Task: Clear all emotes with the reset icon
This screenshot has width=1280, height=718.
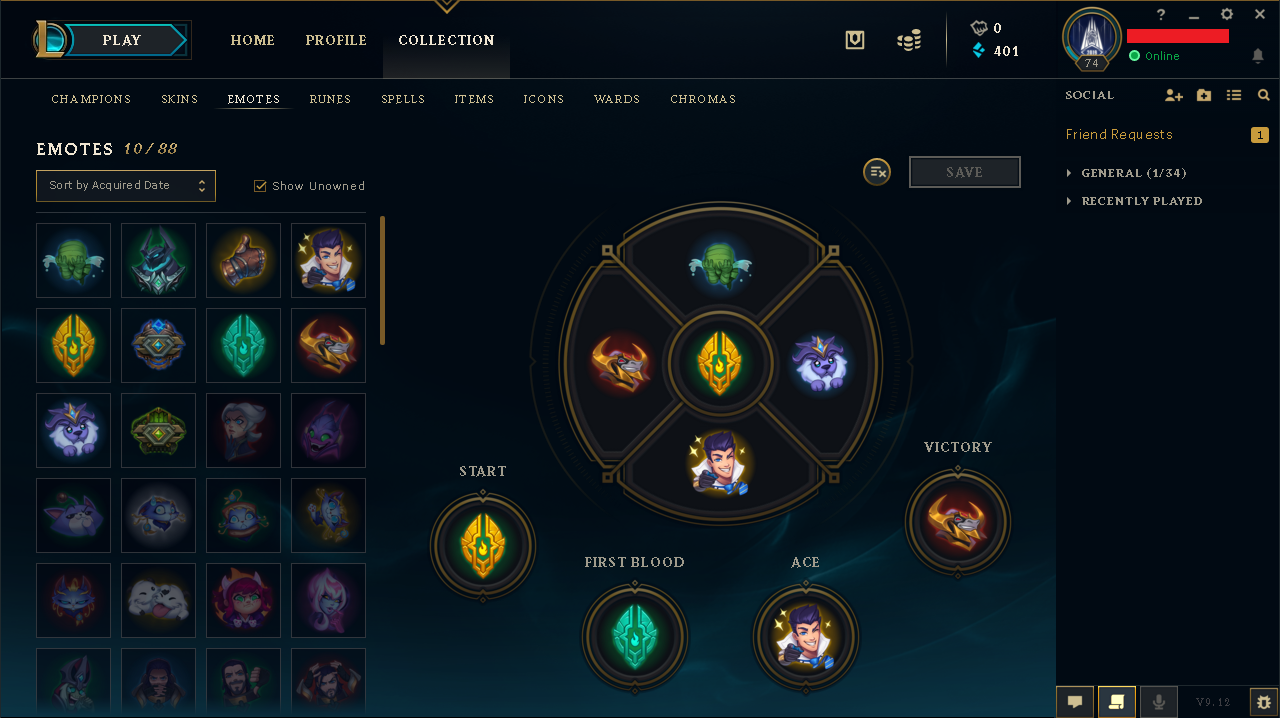Action: 877,172
